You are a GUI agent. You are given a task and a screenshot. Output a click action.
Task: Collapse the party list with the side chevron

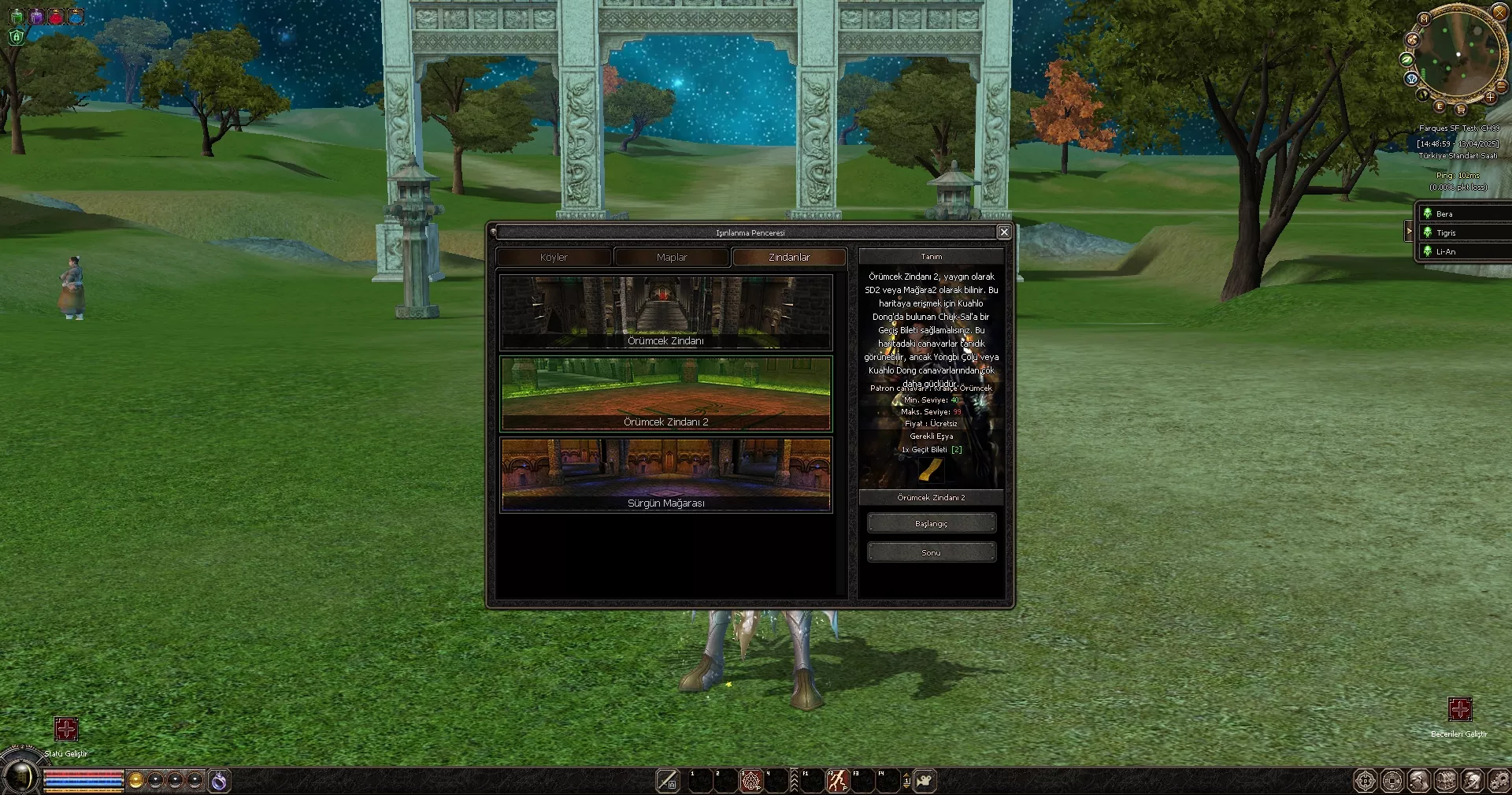(x=1409, y=231)
